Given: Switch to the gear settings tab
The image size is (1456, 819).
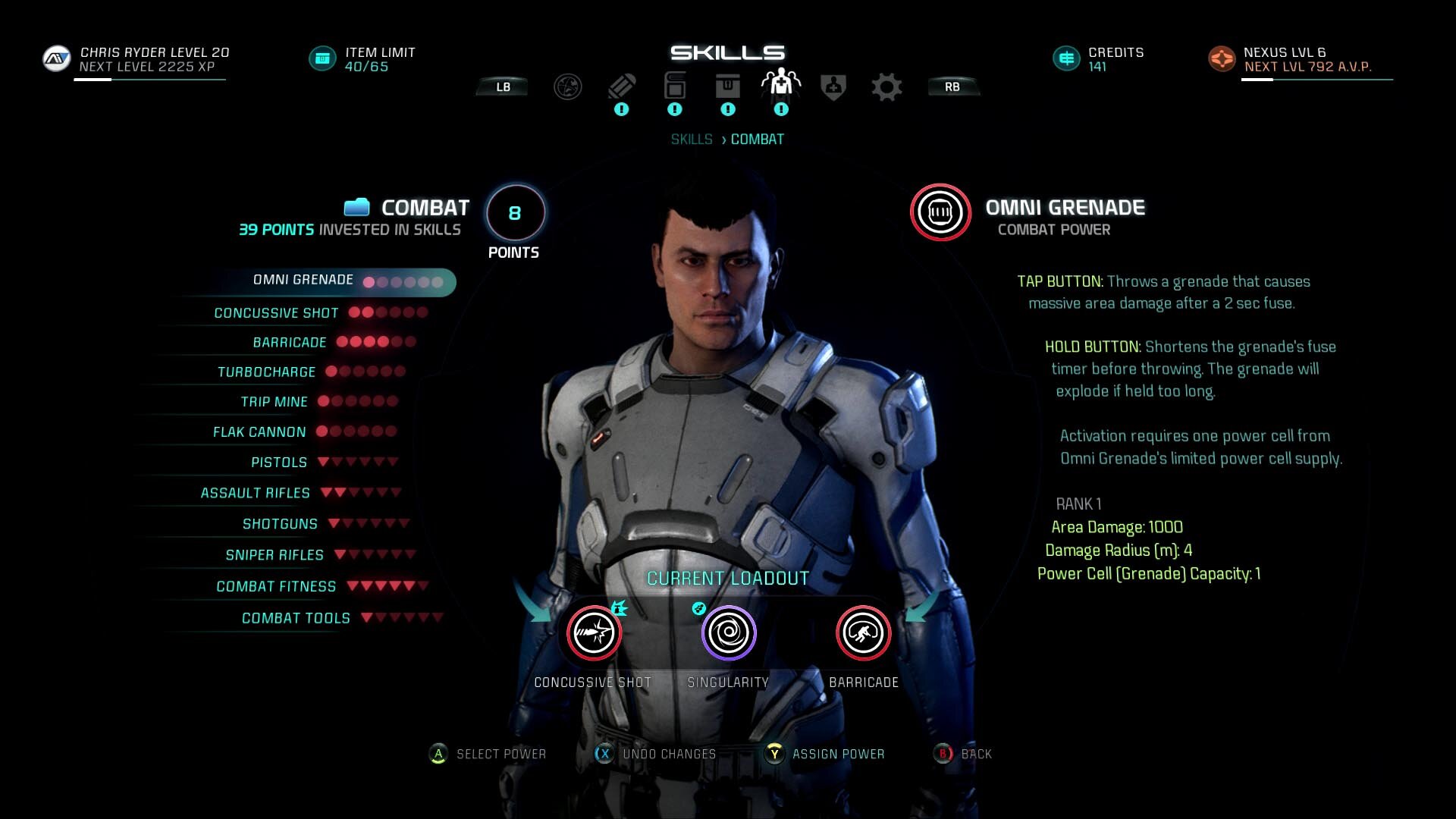Looking at the screenshot, I should (886, 87).
